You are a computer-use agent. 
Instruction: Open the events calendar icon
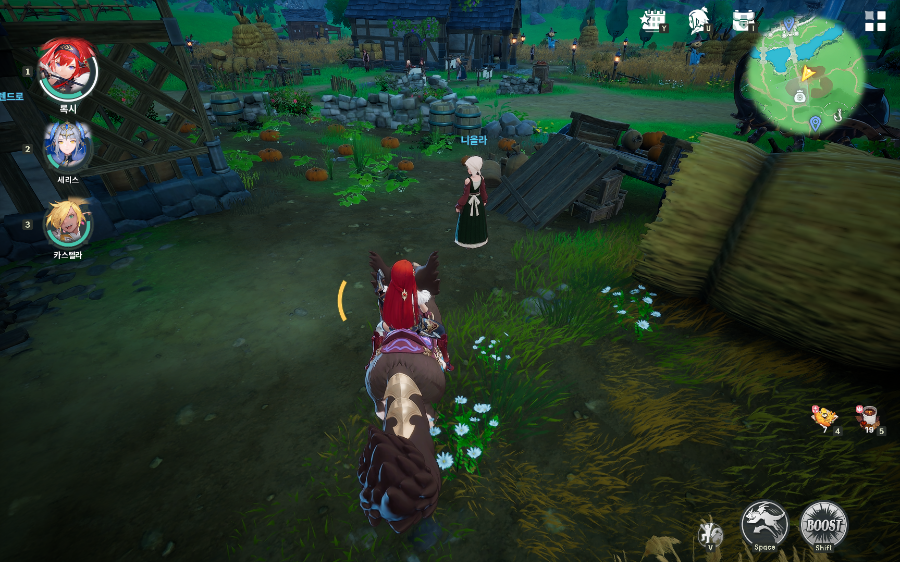pos(654,20)
